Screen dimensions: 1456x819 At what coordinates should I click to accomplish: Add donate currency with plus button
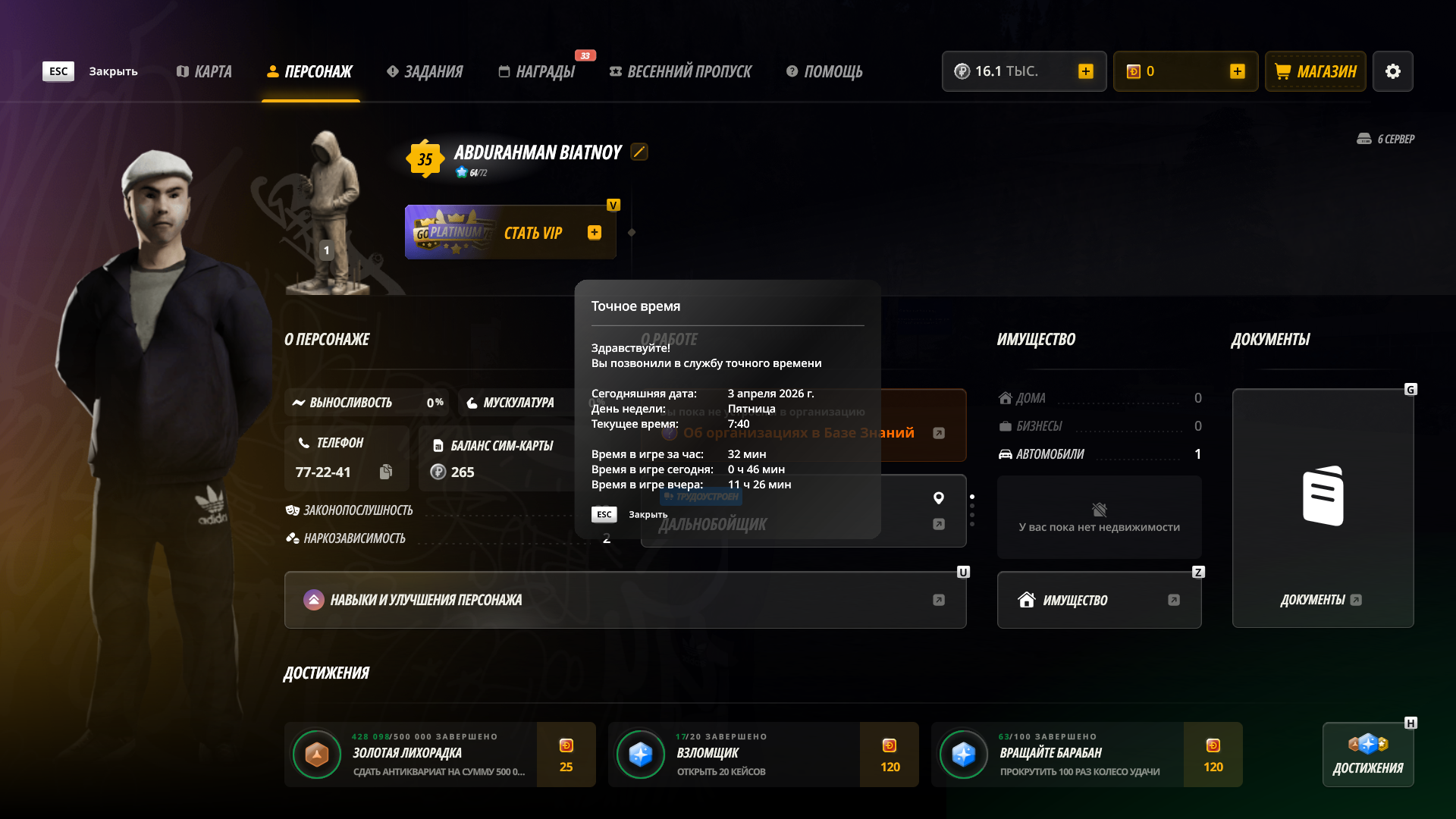1238,71
